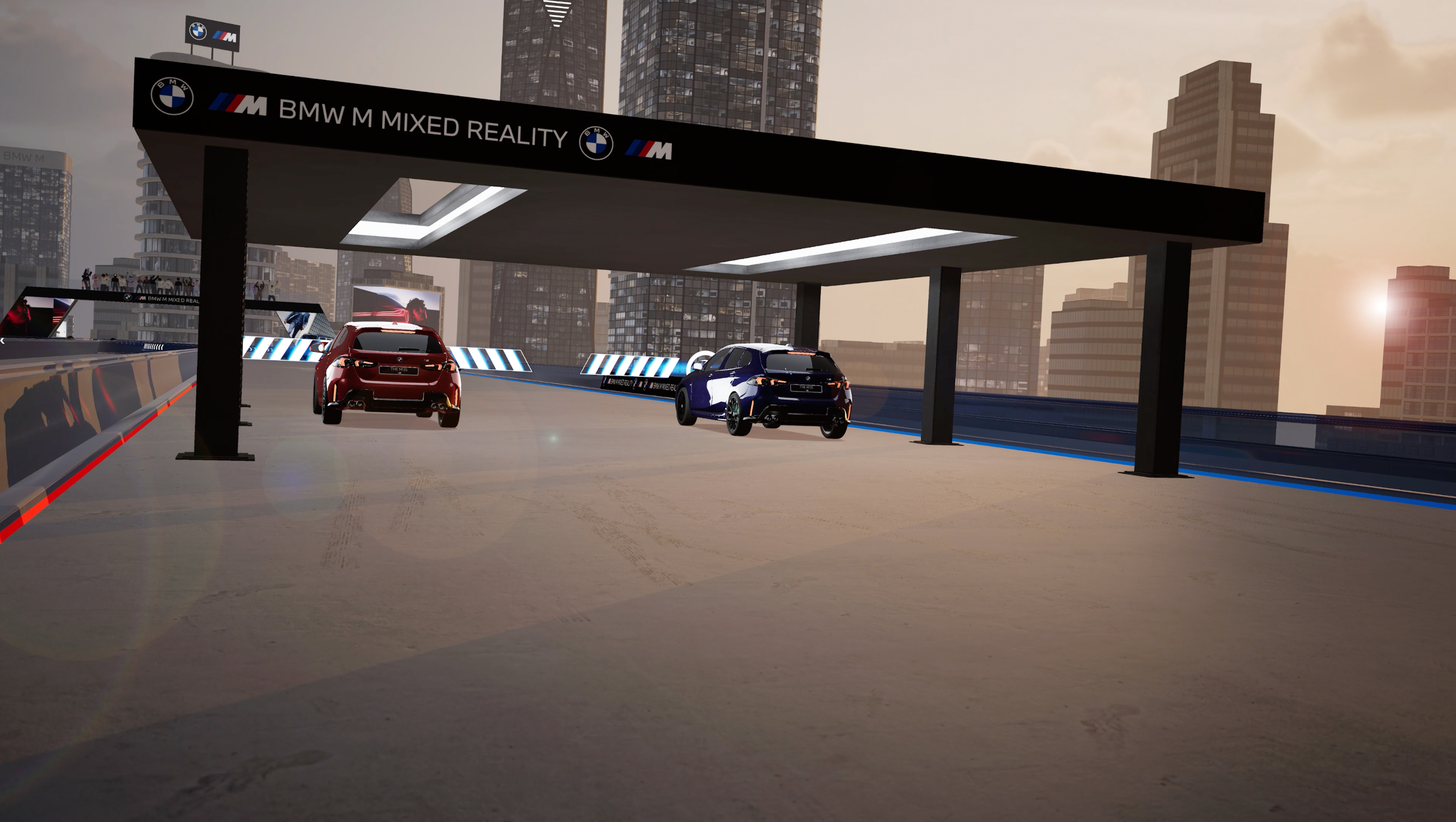The height and width of the screenshot is (822, 1456).
Task: Click the white left chevron arrow
Action: (x=2, y=341)
